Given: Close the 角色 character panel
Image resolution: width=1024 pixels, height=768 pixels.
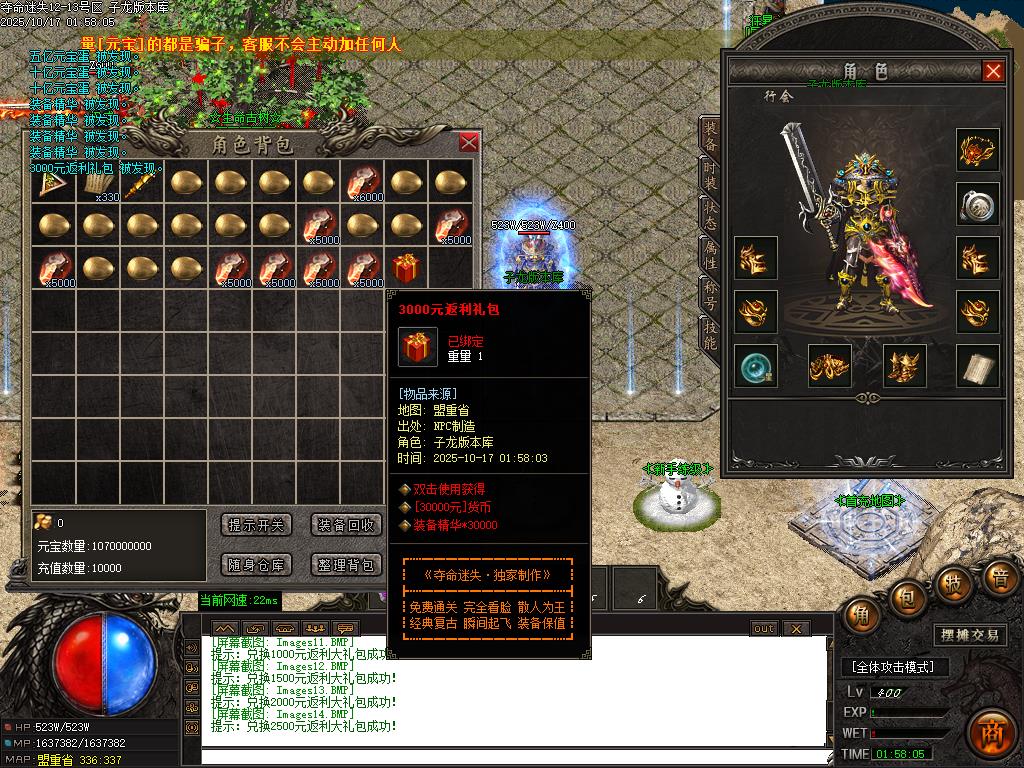Looking at the screenshot, I should [x=993, y=71].
